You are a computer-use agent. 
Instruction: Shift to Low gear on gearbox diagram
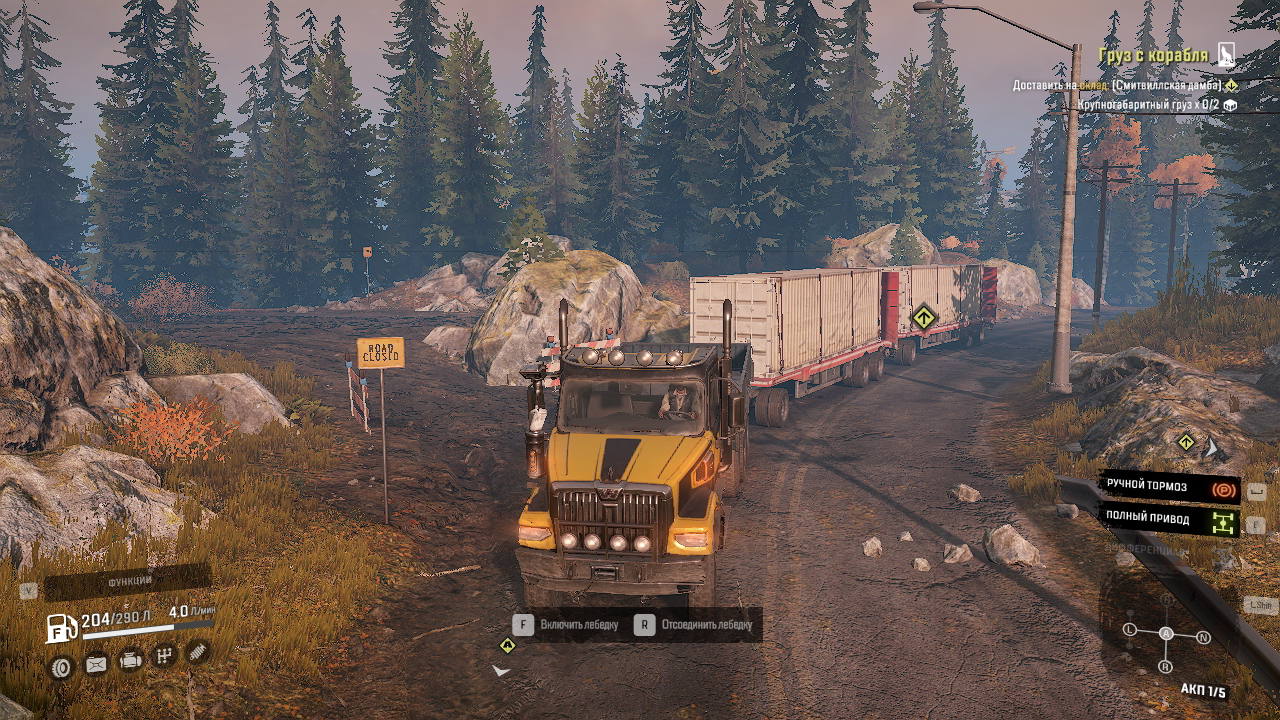pos(1130,629)
